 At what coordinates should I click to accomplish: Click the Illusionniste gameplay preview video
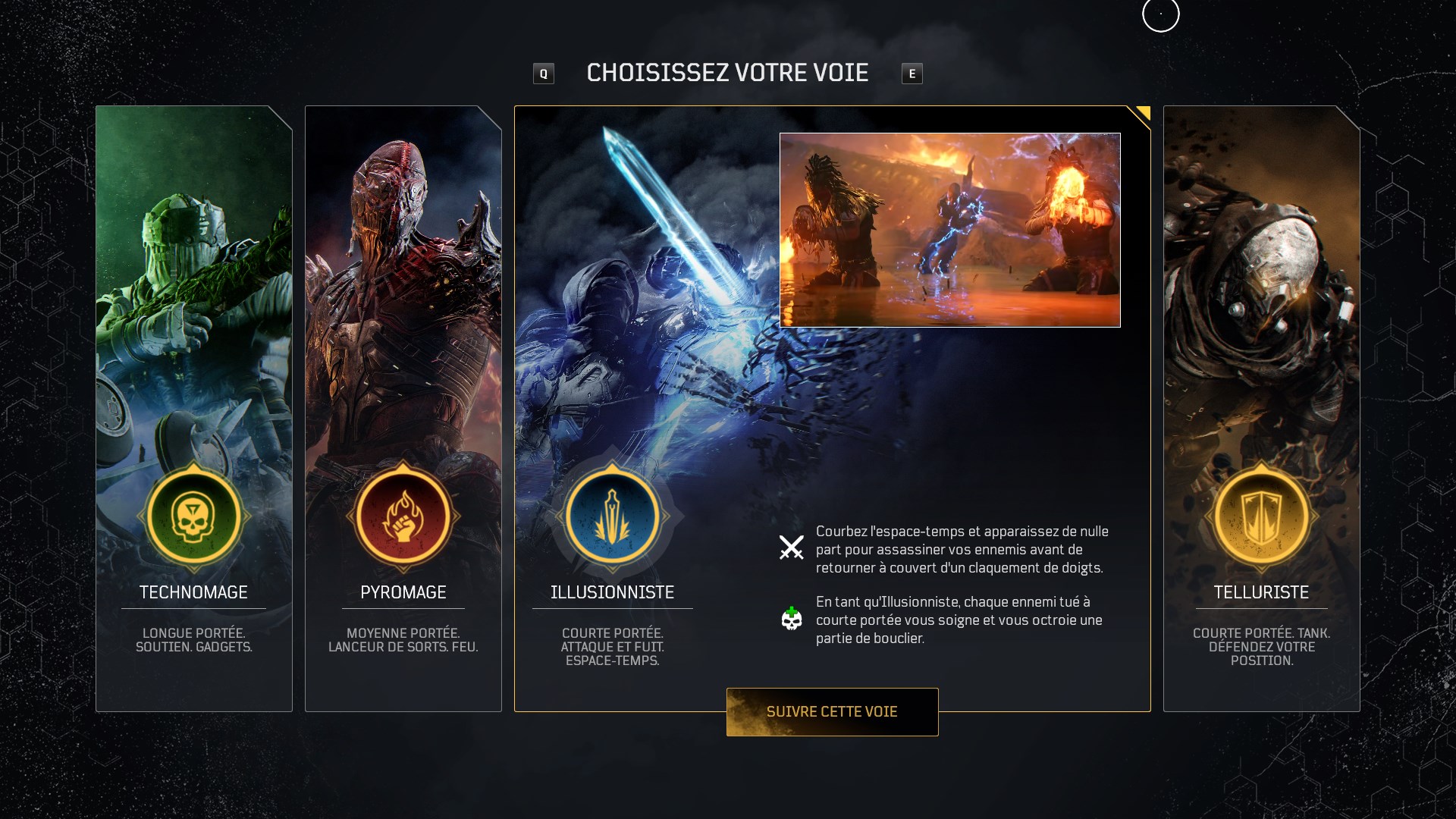pyautogui.click(x=949, y=230)
